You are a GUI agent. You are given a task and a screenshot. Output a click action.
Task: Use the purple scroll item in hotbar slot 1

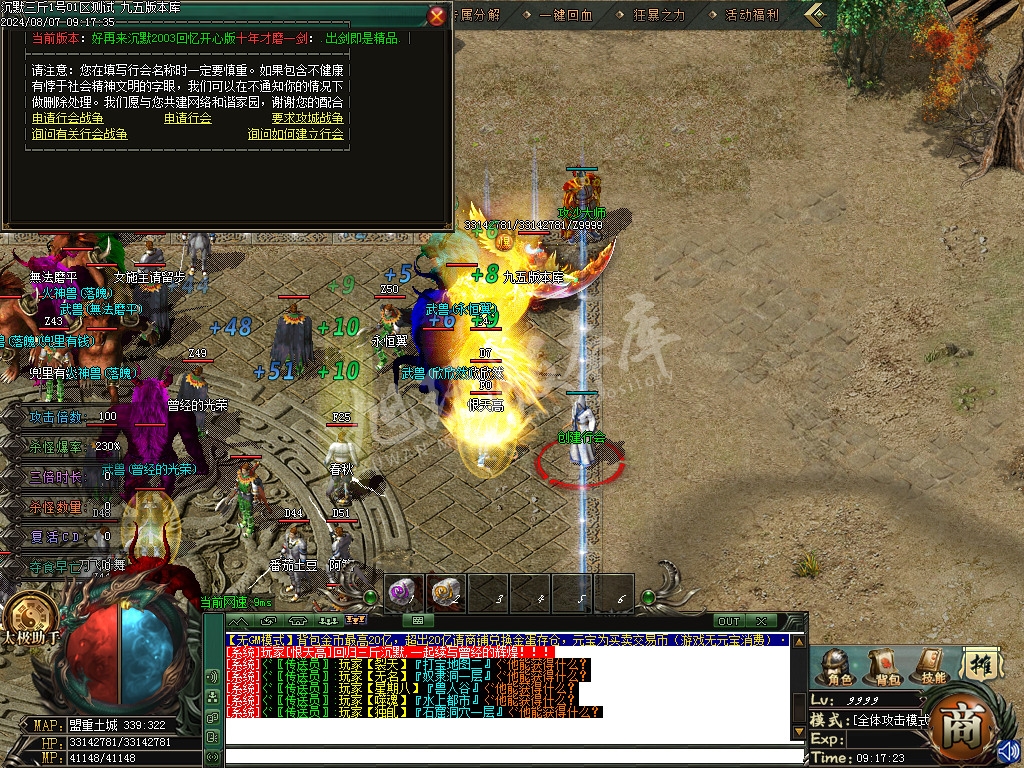(x=405, y=593)
